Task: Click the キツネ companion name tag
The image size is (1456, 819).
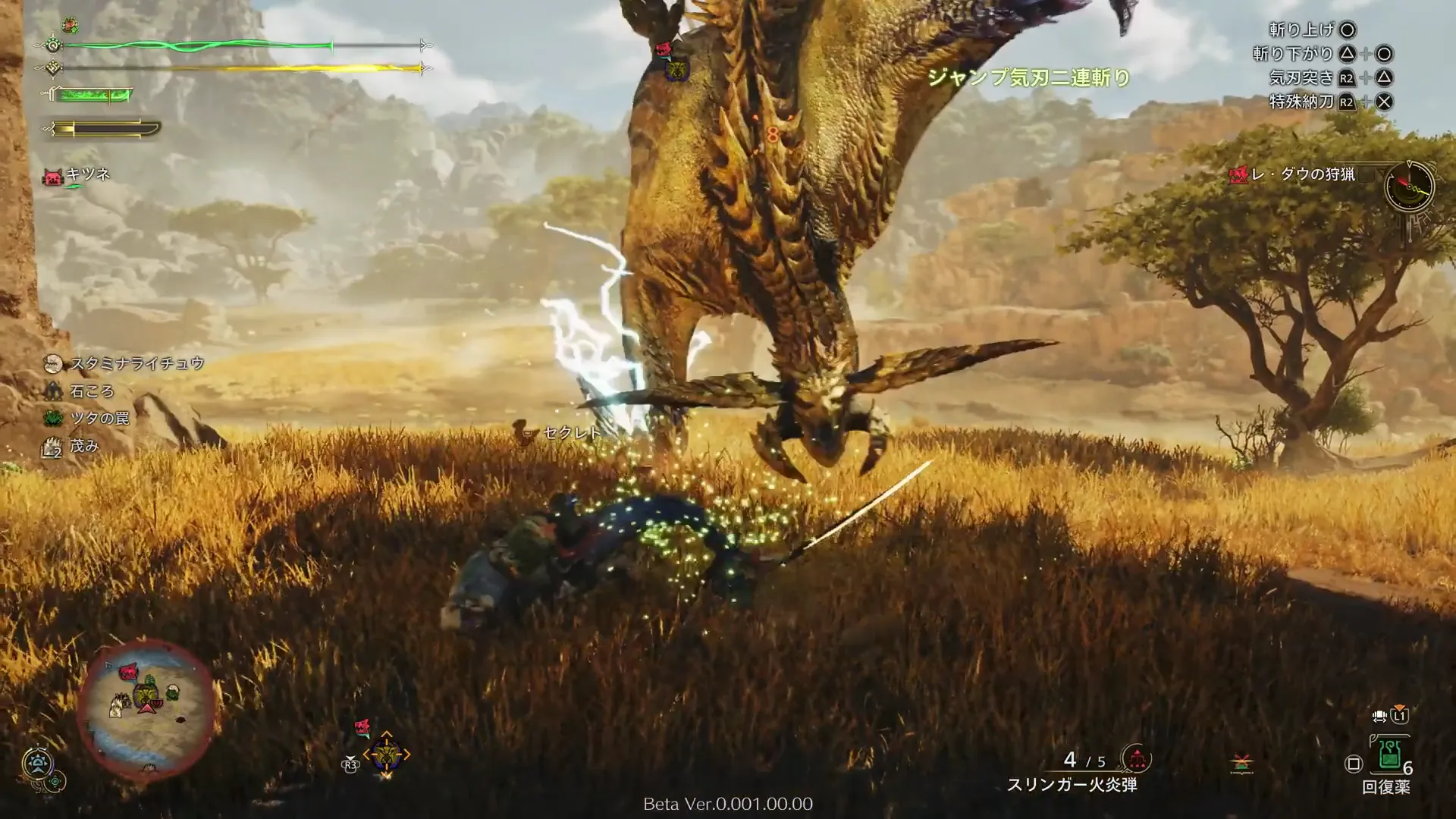Action: pos(87,174)
